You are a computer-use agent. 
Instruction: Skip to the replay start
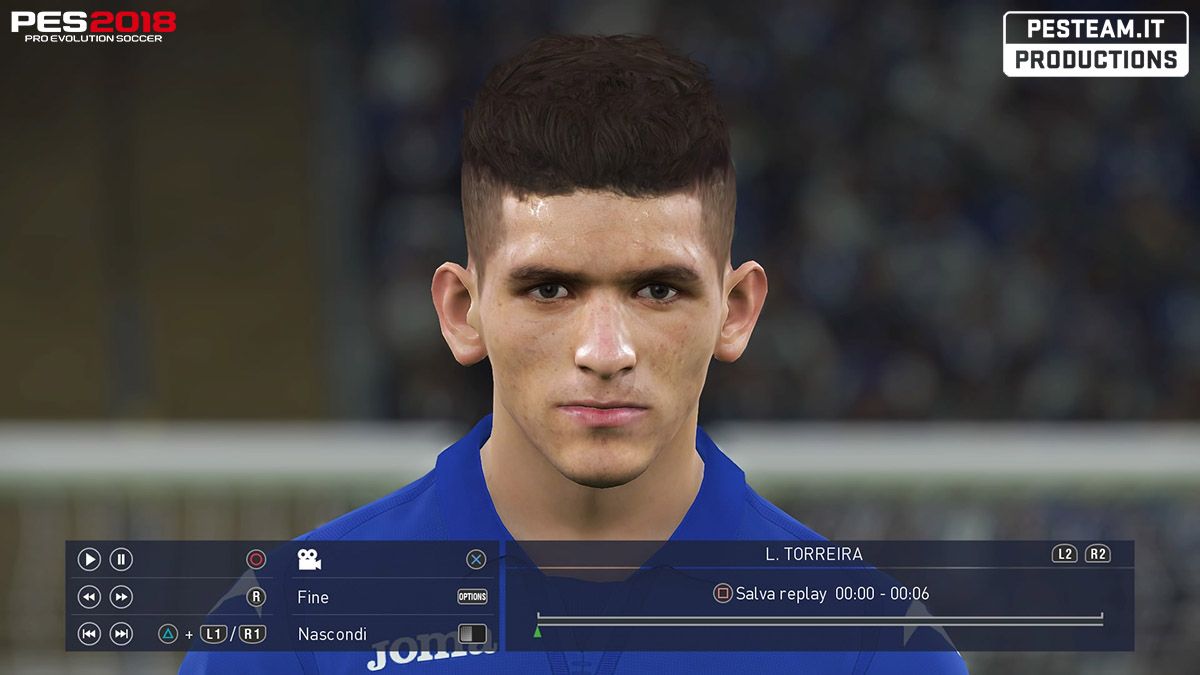point(89,634)
